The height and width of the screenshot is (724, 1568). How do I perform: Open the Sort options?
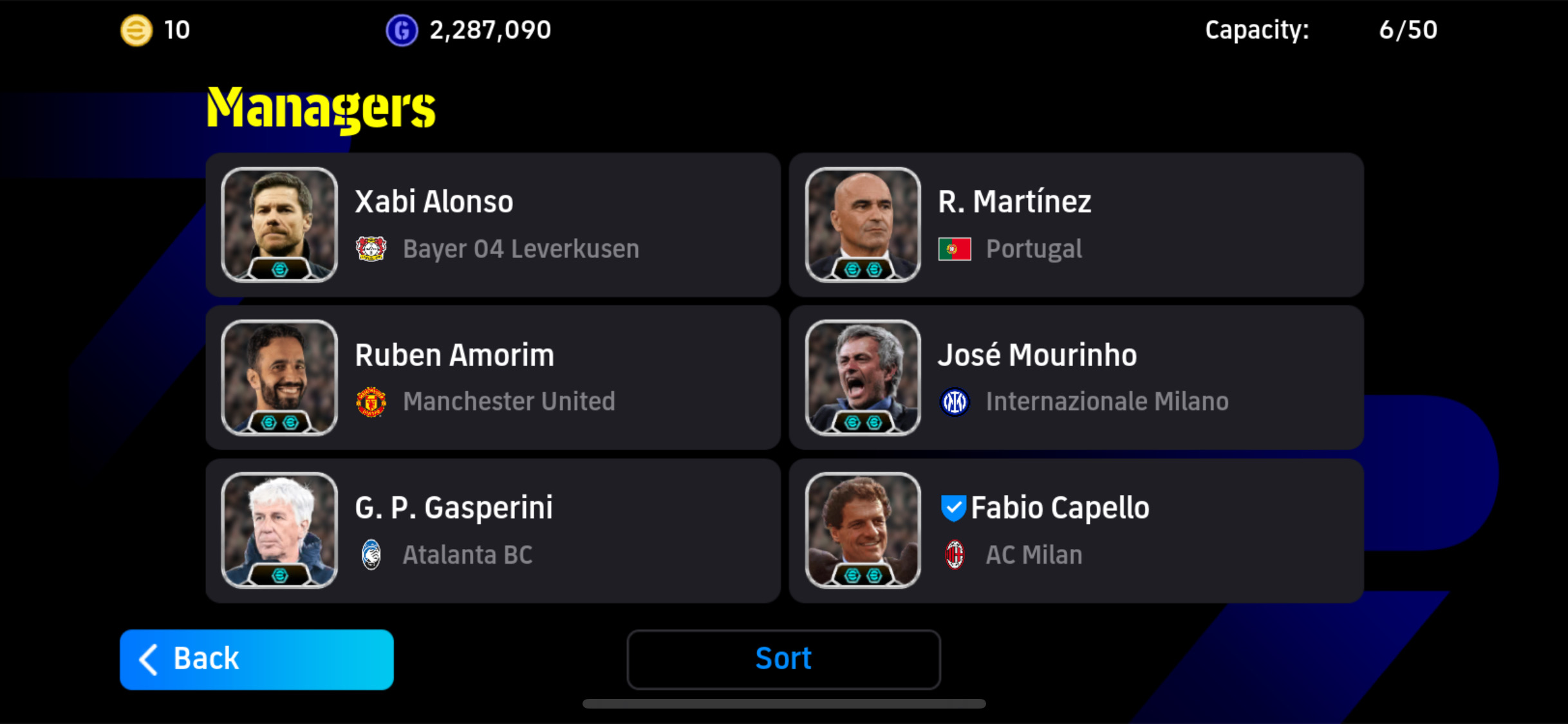(x=783, y=660)
